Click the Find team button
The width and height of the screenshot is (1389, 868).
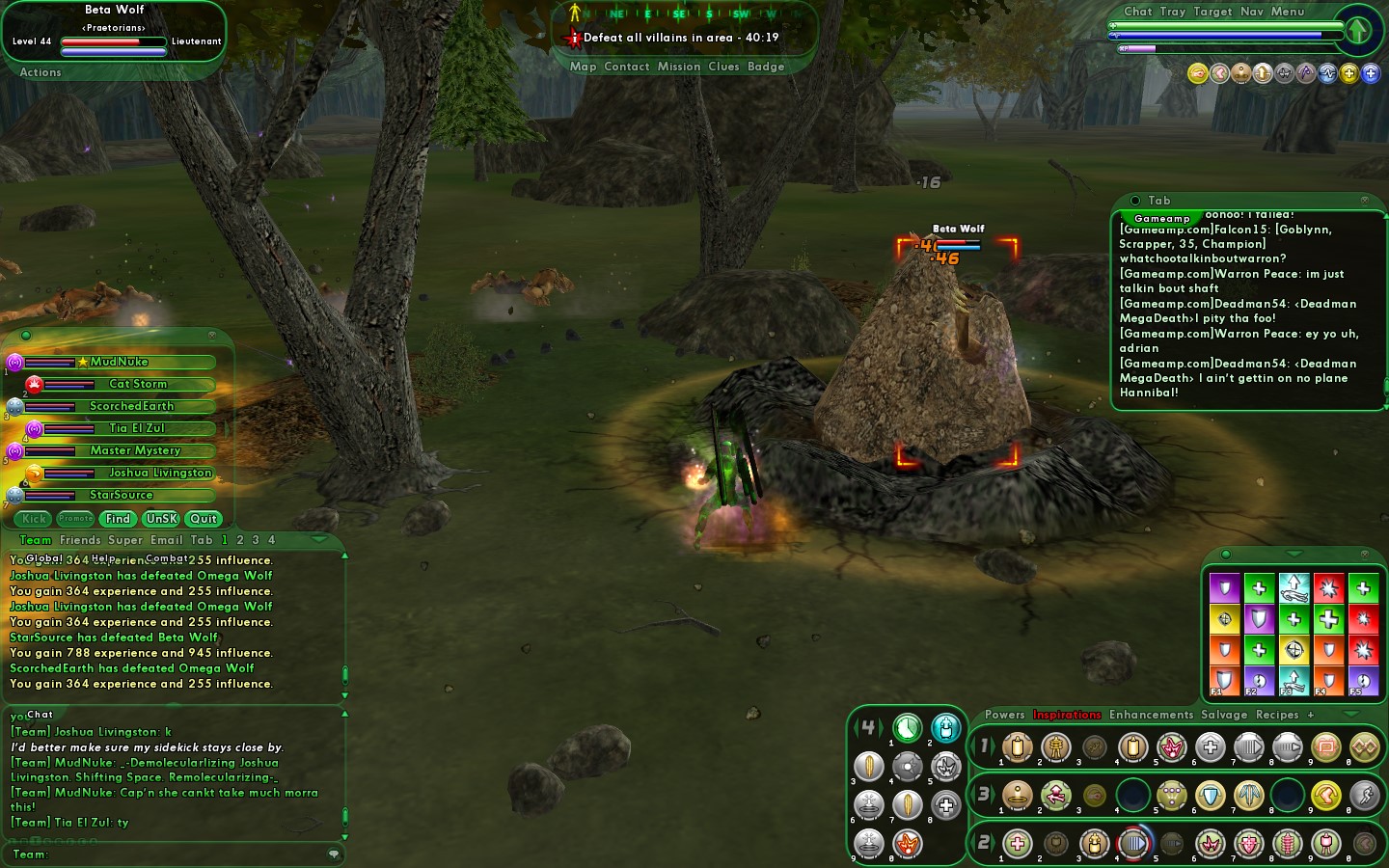click(118, 519)
